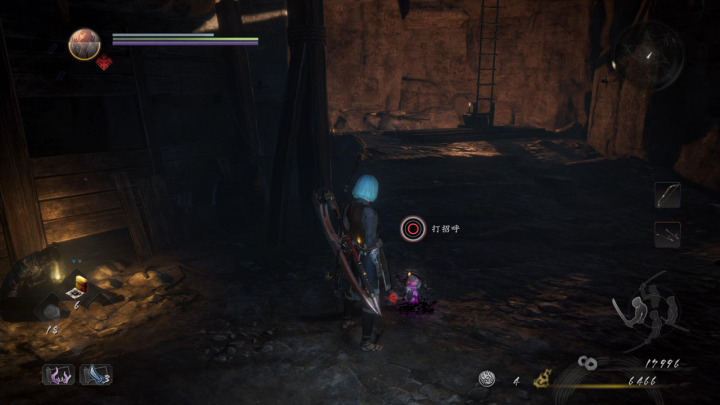This screenshot has width=720, height=405.
Task: Activate the blue blade yokai ability
Action: pos(95,375)
